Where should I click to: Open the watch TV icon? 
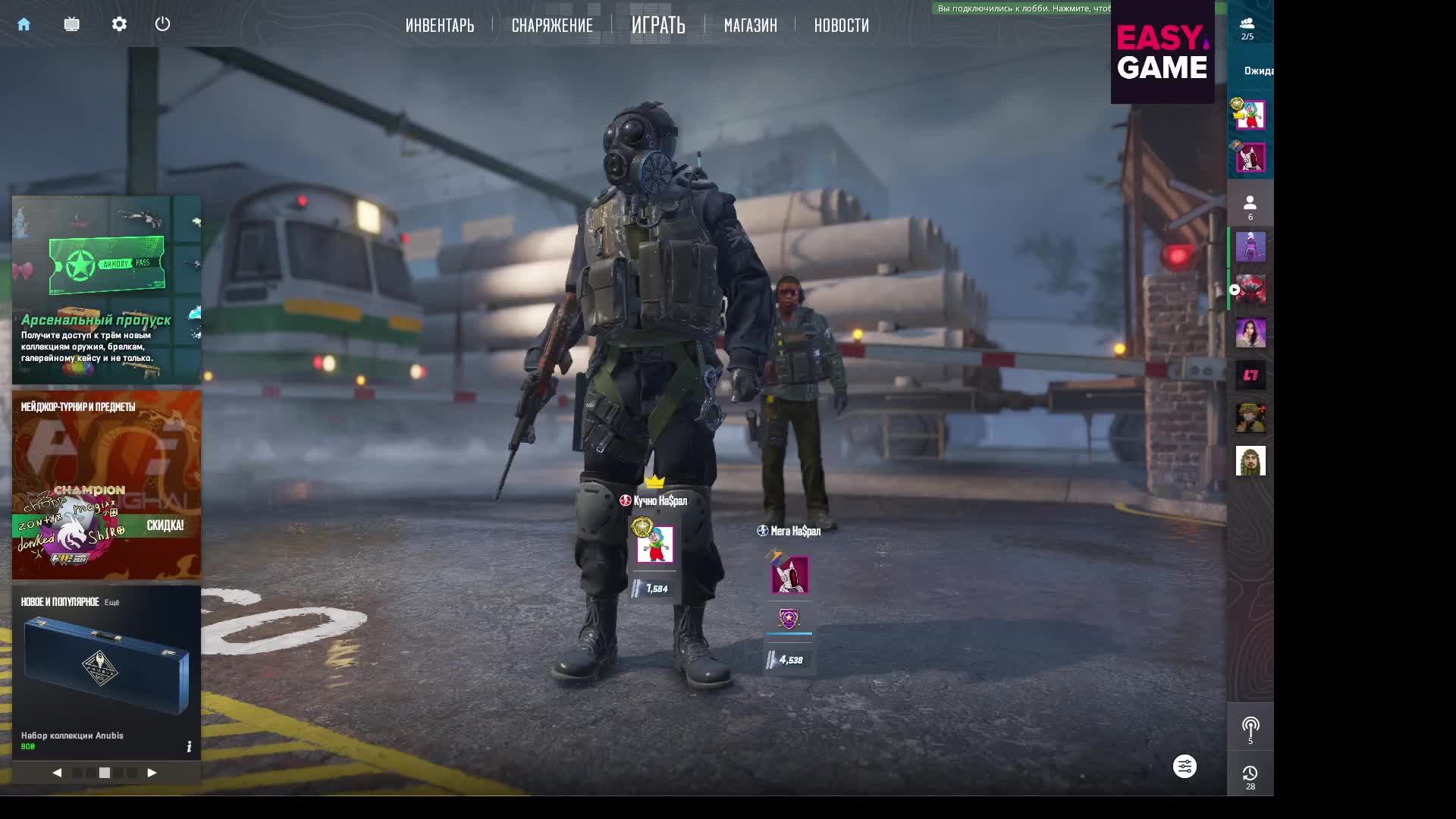[71, 24]
